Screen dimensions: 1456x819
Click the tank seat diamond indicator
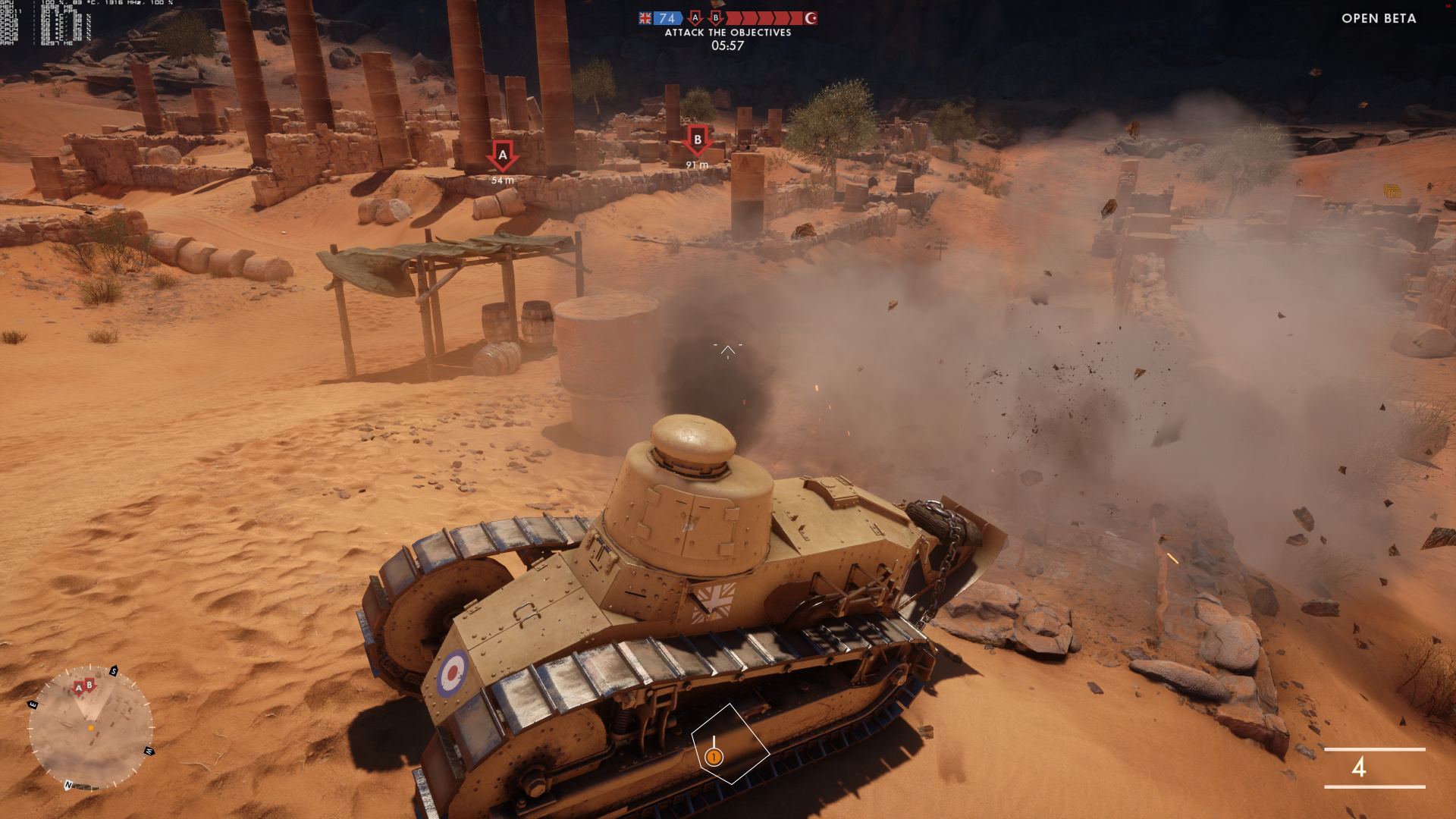730,744
